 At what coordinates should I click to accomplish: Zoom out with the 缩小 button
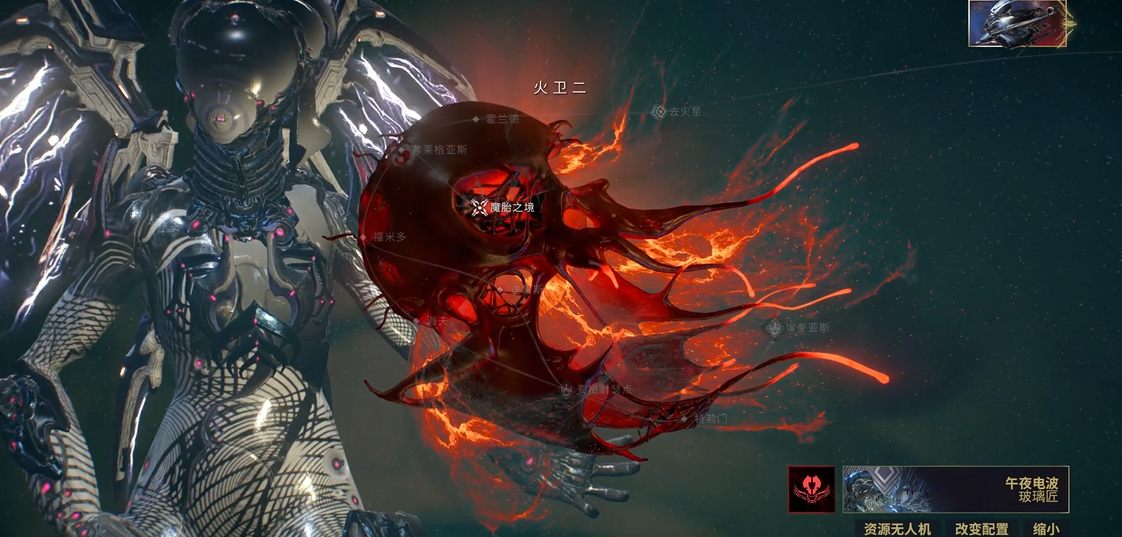(x=1046, y=528)
